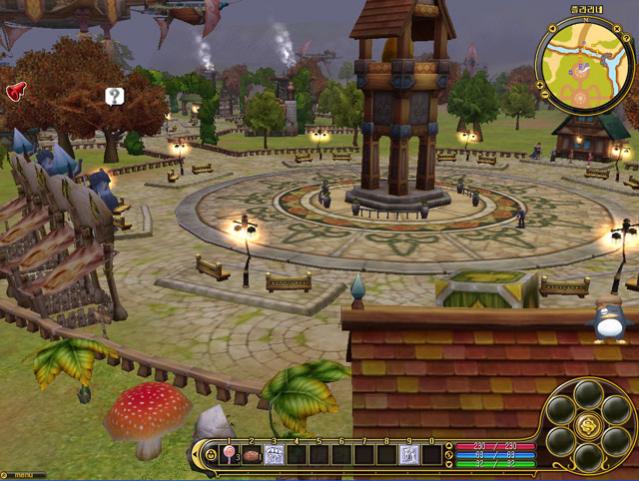Viewport: 639px width, 481px height.
Task: Collapse the hotbar with its left arrow tab
Action: [195, 455]
